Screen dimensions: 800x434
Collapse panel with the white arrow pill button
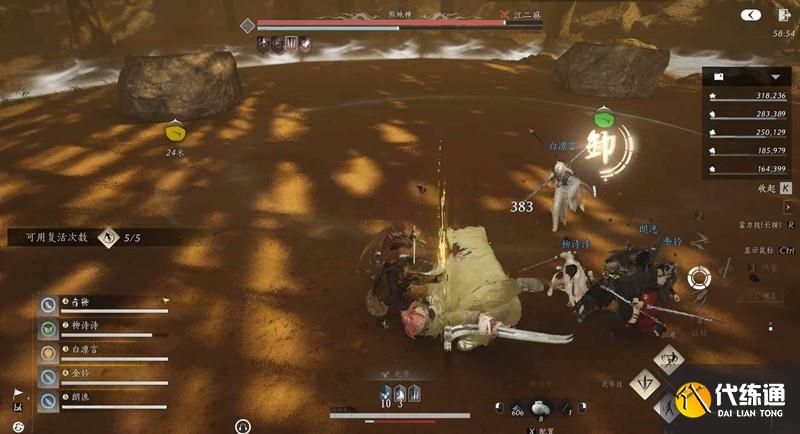tap(750, 14)
